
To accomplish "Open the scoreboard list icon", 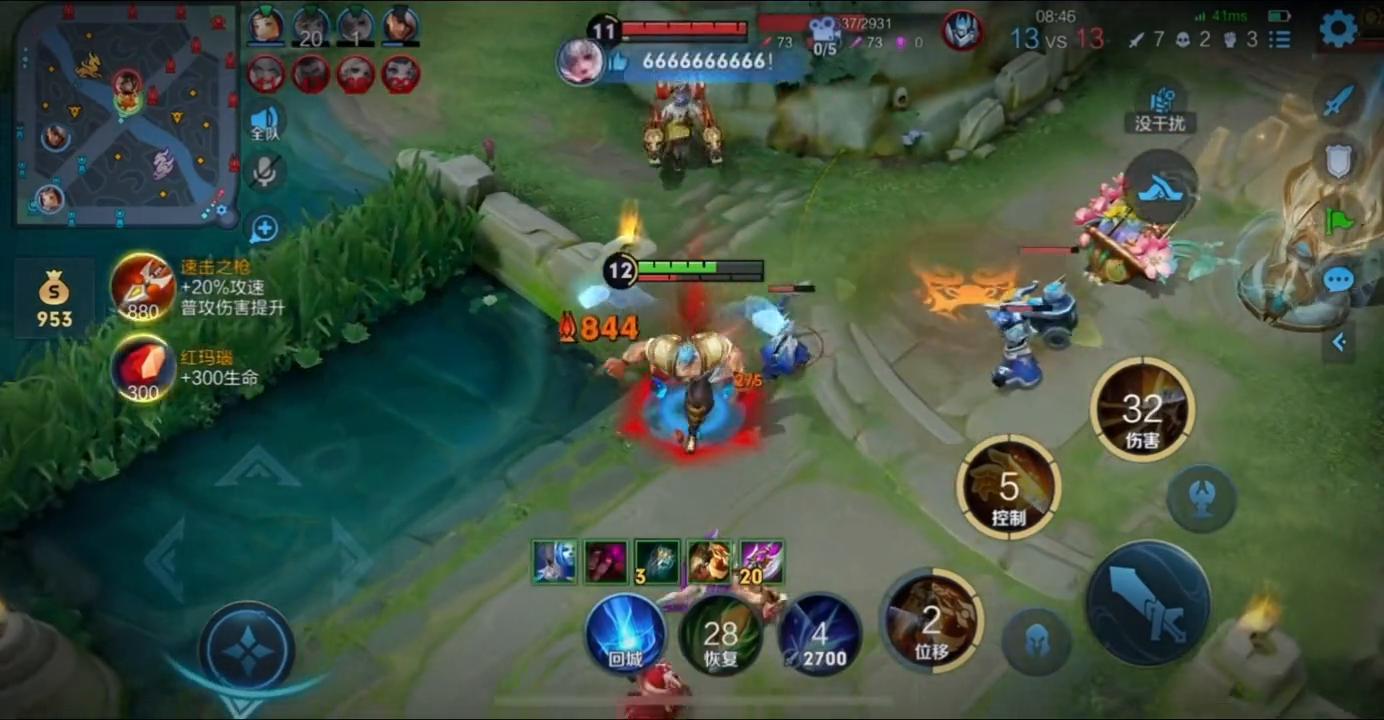I will point(1280,39).
